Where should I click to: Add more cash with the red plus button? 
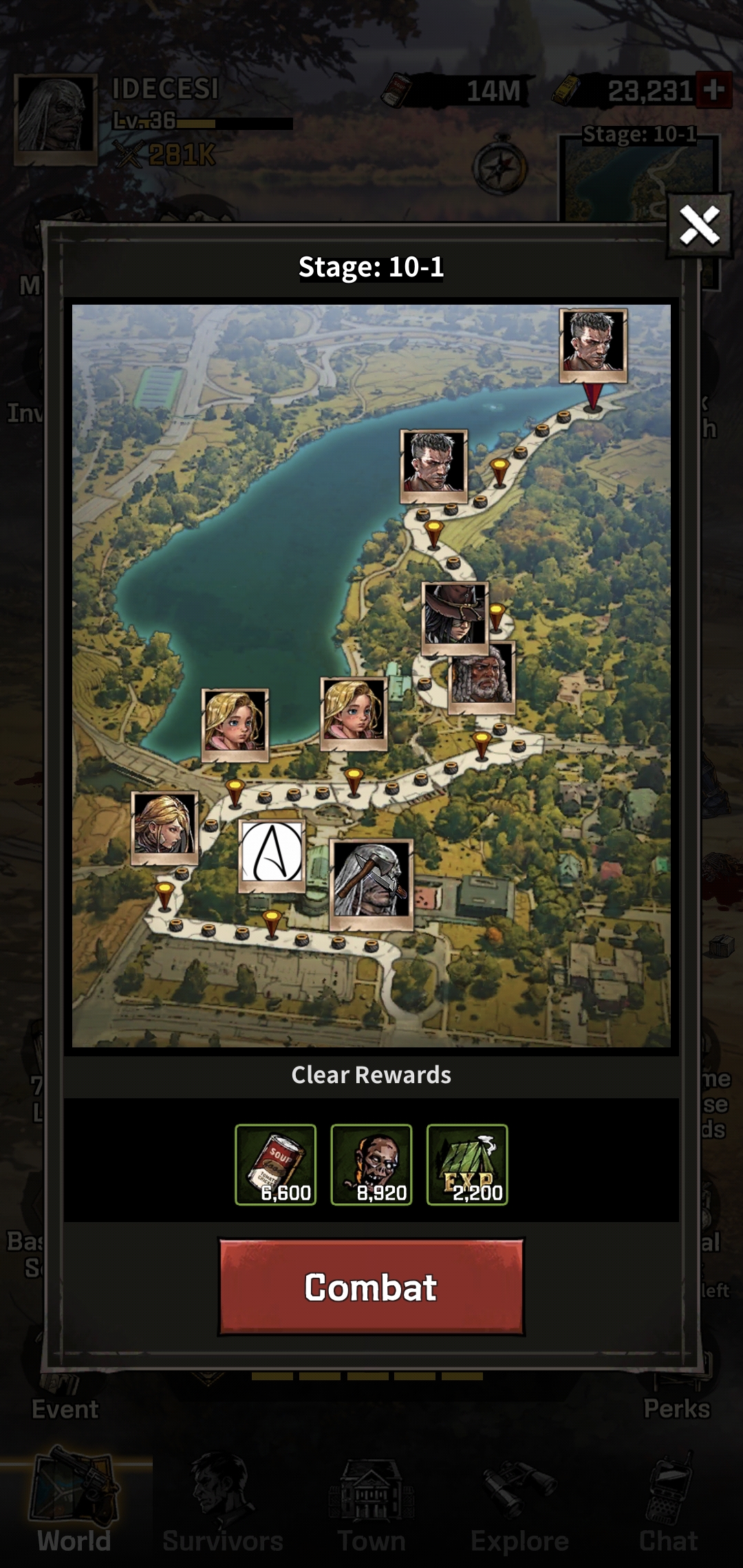point(713,90)
